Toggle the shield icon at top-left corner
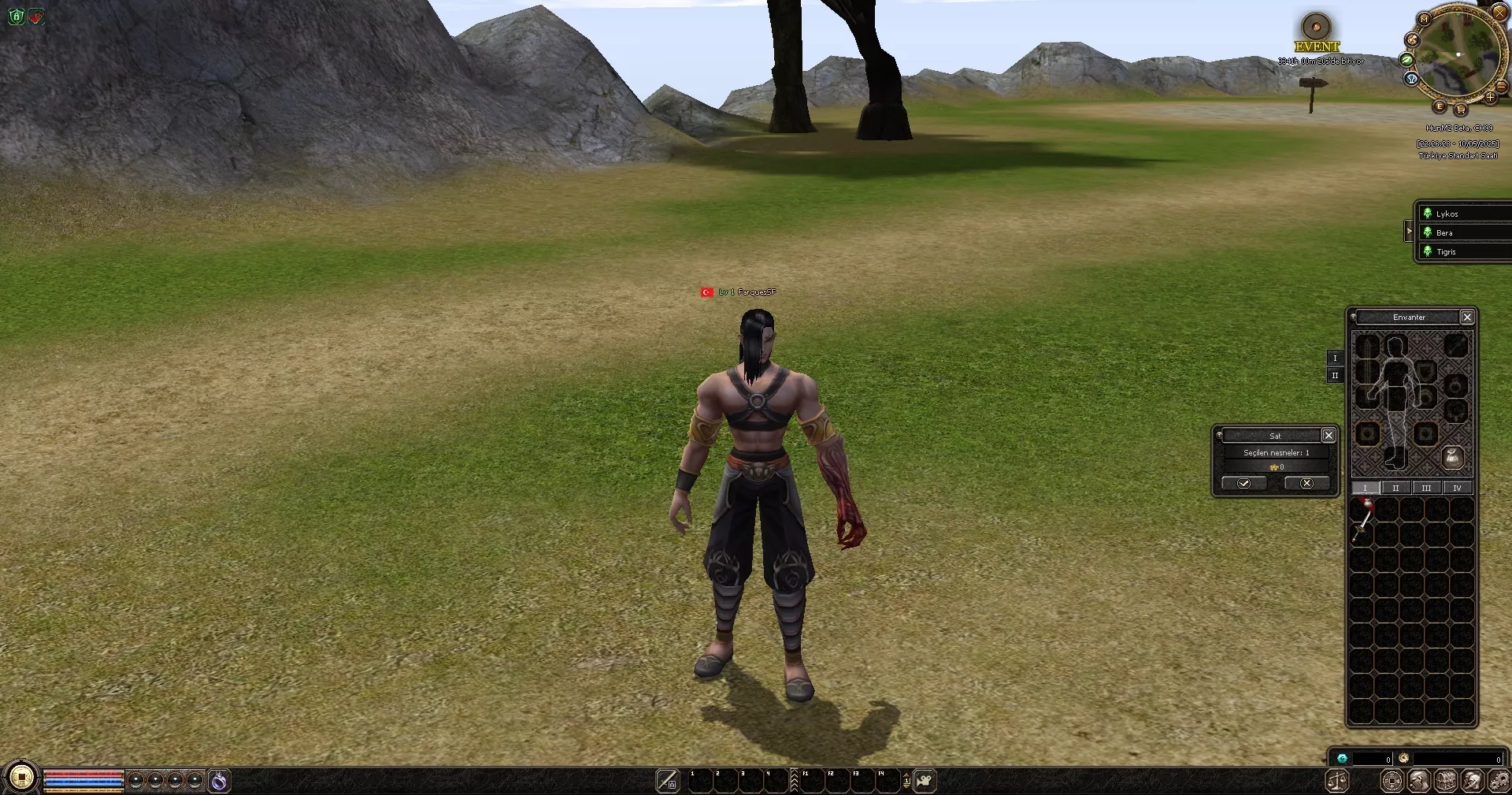 pyautogui.click(x=15, y=17)
